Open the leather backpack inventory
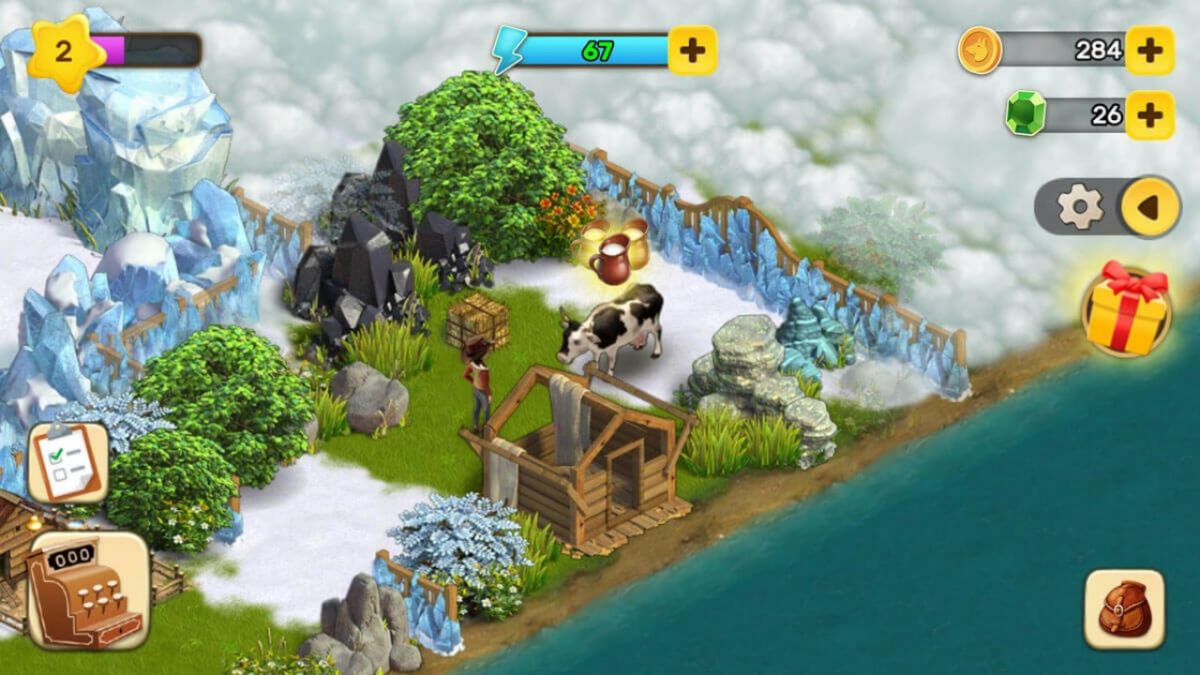 pos(1125,609)
